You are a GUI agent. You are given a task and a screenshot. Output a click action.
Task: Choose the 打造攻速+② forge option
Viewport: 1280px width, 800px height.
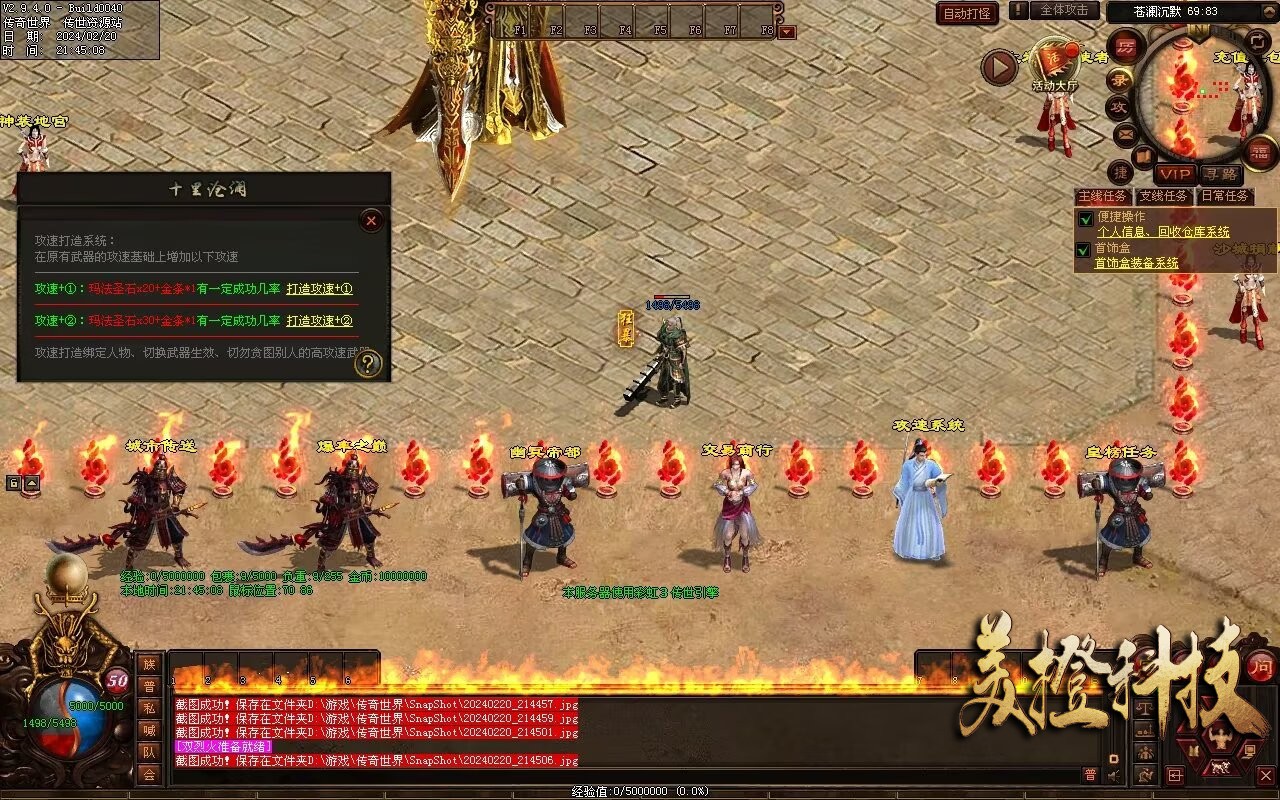(x=319, y=321)
